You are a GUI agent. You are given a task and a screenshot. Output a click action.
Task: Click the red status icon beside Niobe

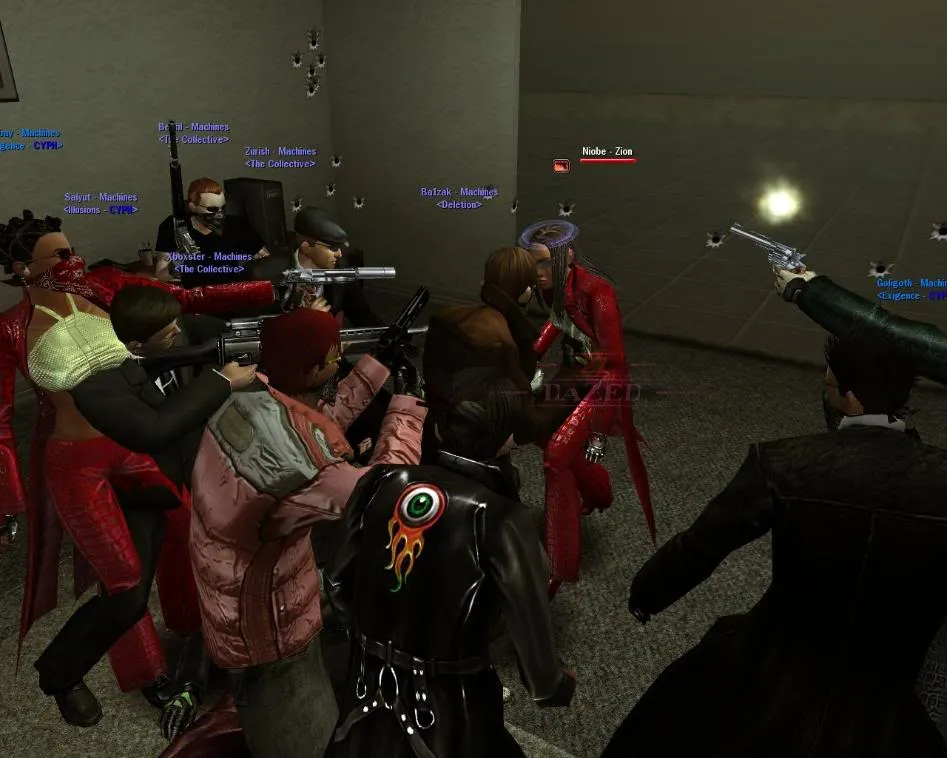pyautogui.click(x=561, y=166)
